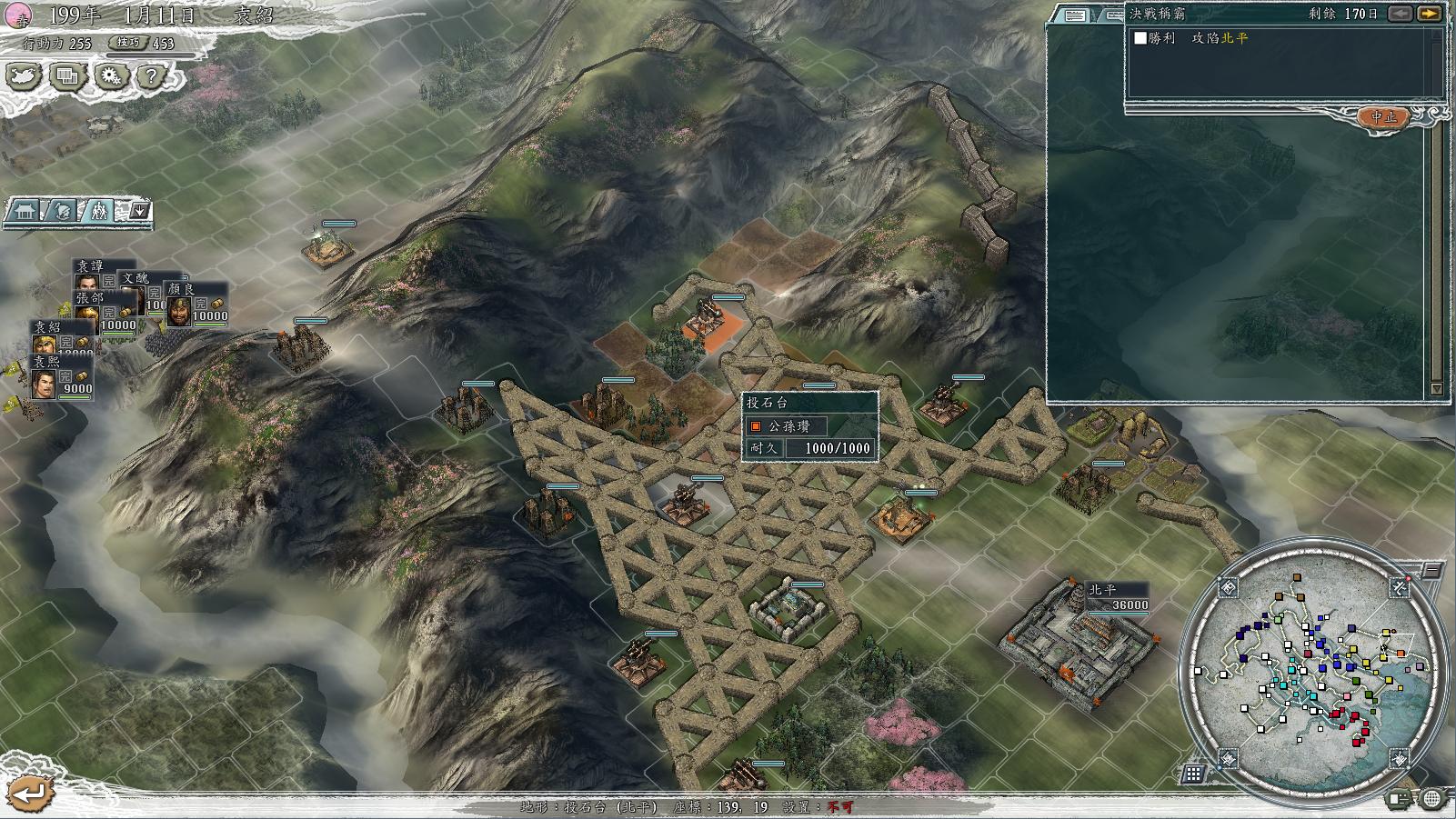The height and width of the screenshot is (819, 1456).
Task: Open help with the question mark icon
Action: (x=151, y=75)
